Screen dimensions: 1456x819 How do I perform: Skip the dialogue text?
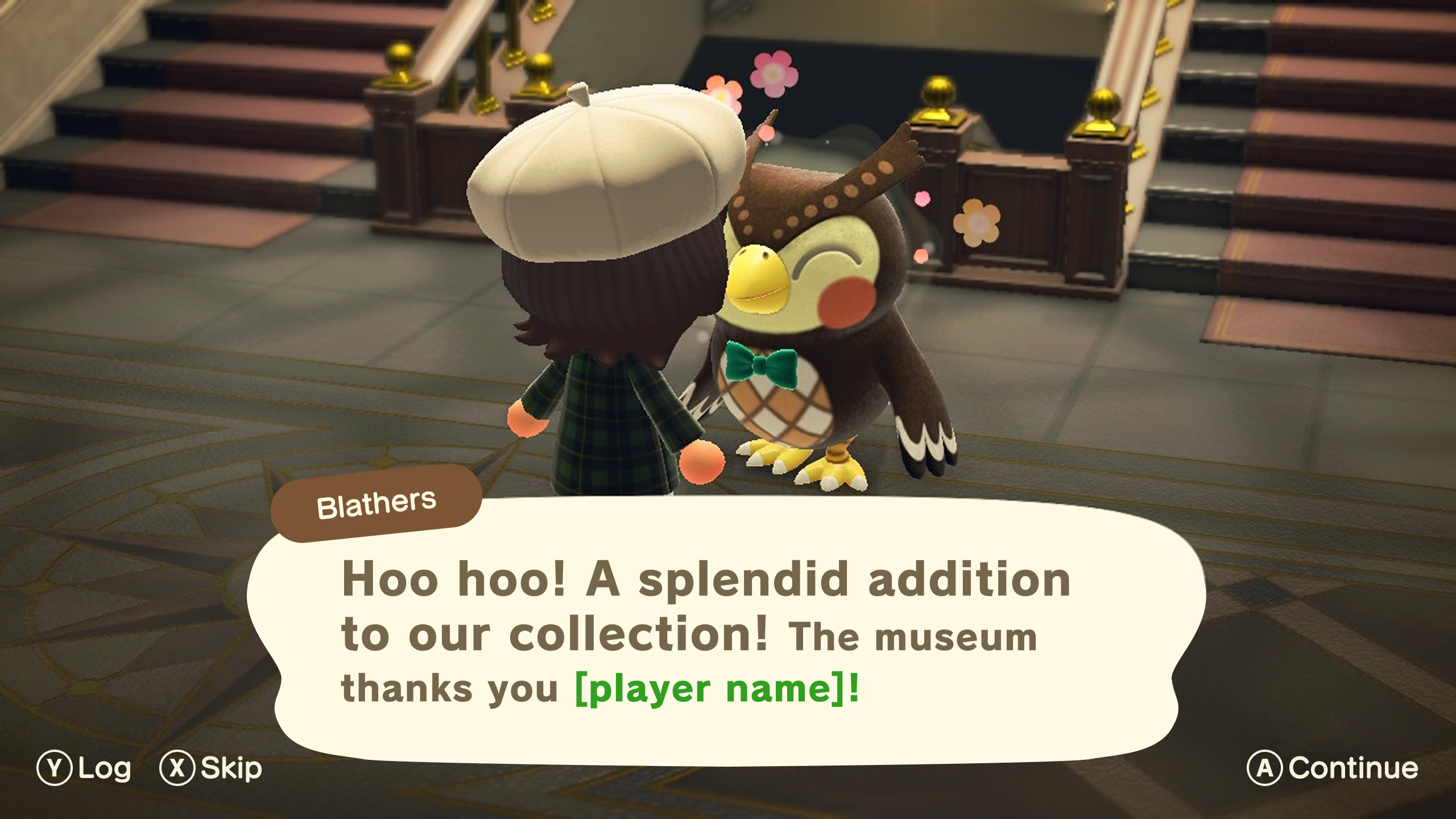click(211, 768)
